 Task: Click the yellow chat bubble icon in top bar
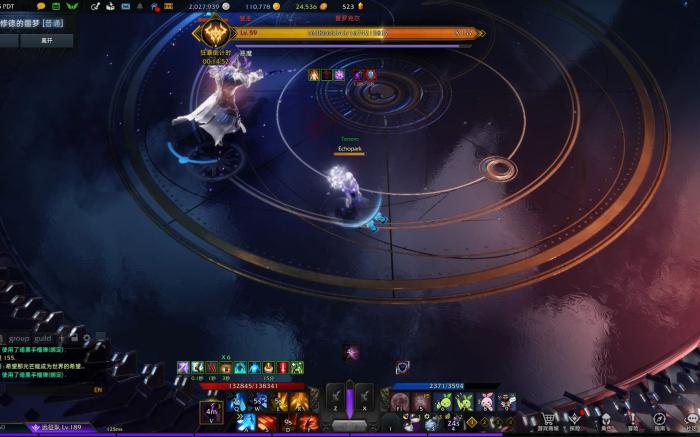coord(41,6)
